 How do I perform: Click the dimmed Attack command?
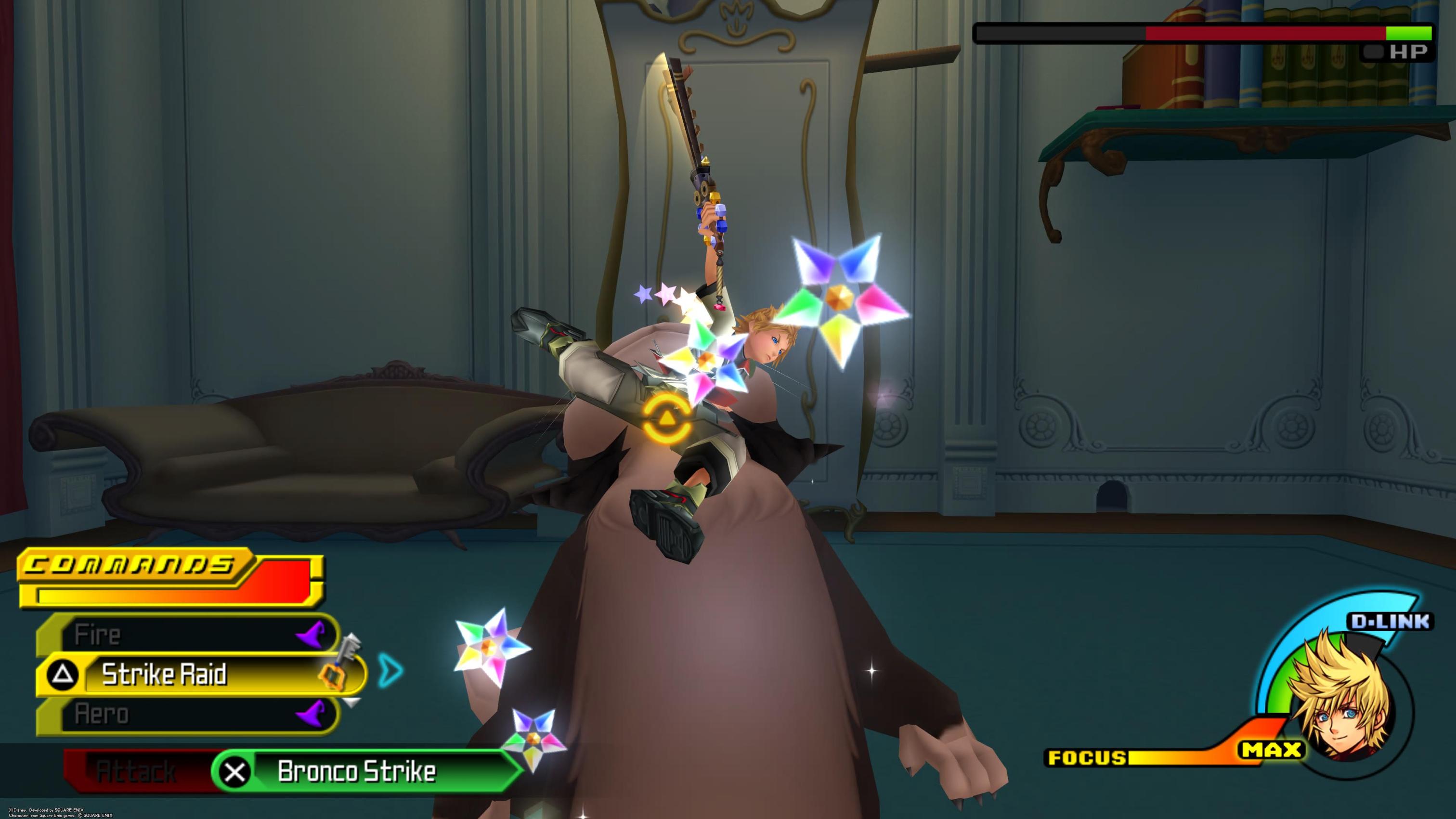tap(136, 771)
